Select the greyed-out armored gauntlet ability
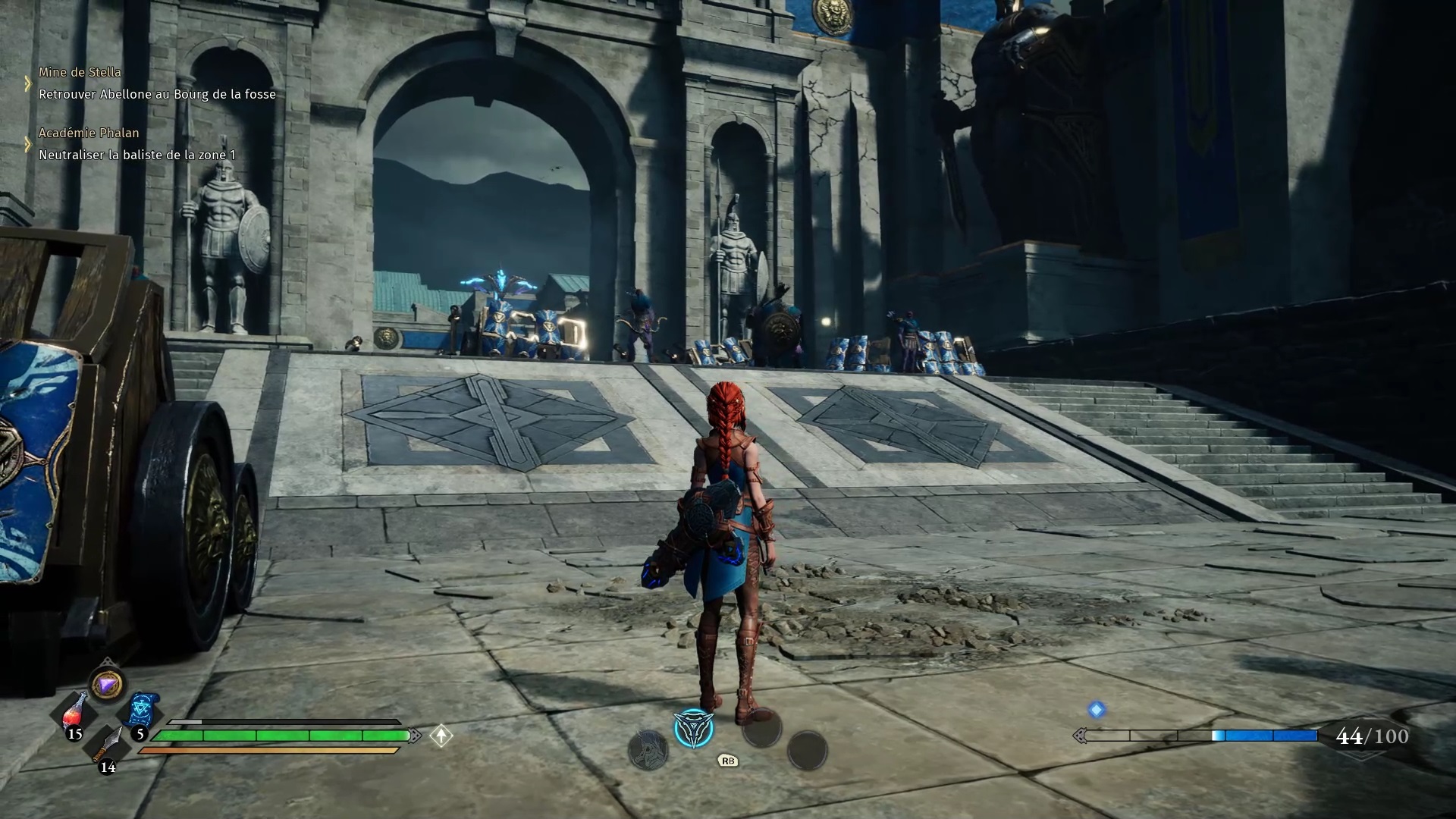The width and height of the screenshot is (1456, 819). tap(648, 751)
